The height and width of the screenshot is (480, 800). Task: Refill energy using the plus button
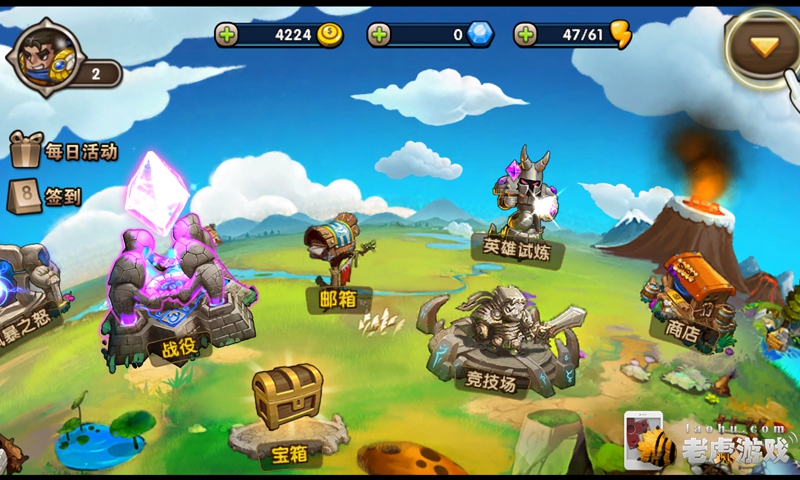(525, 35)
